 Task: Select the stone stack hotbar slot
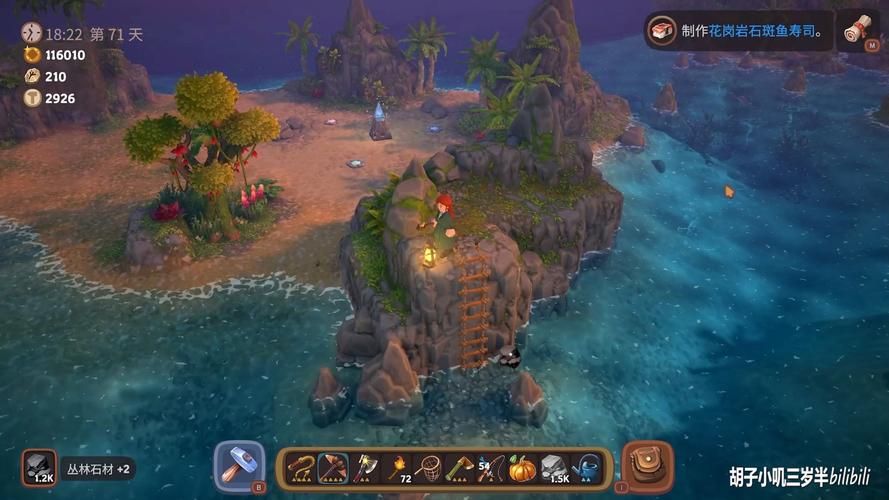[554, 467]
